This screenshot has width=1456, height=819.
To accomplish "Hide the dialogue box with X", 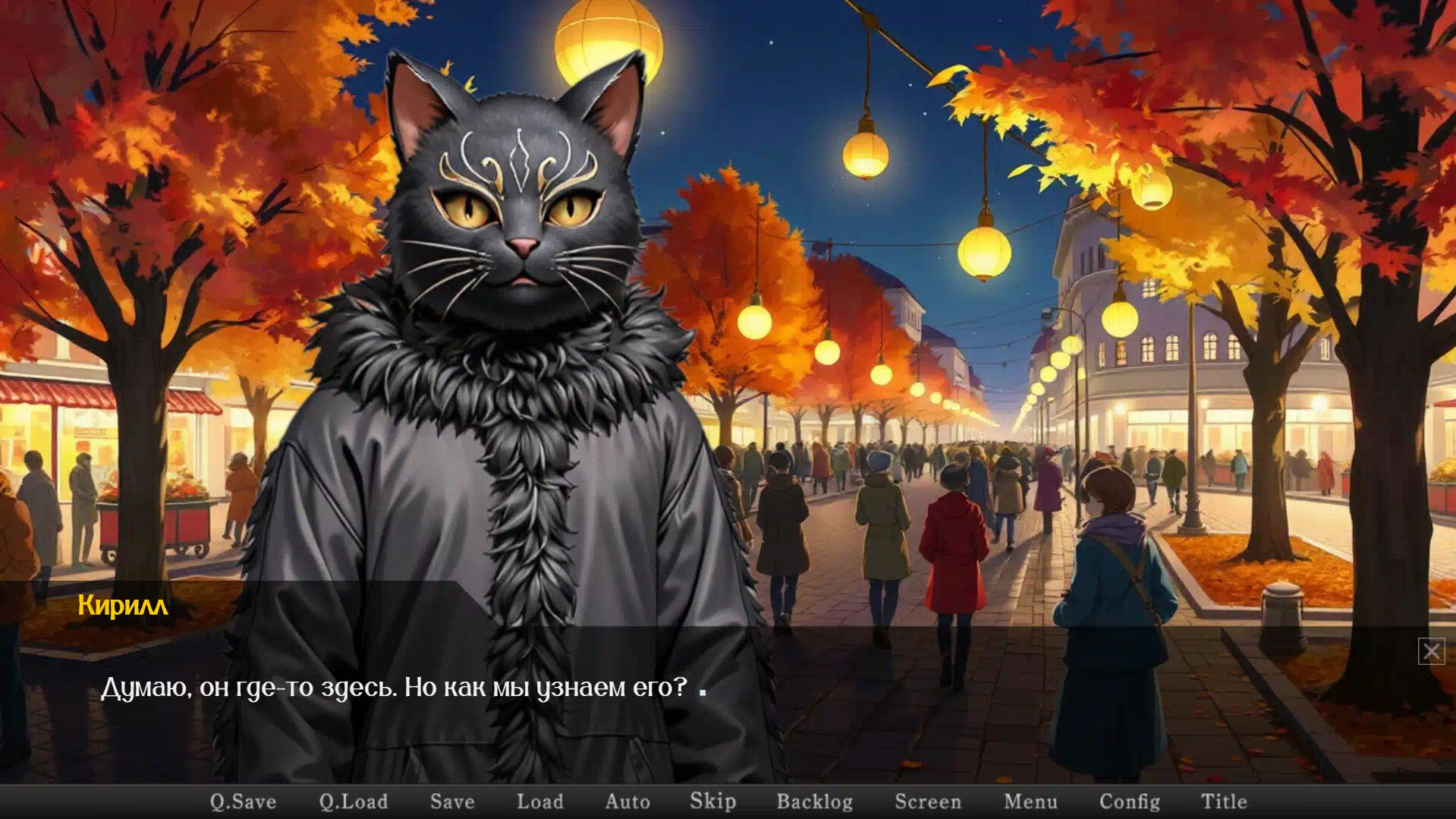I will [1431, 651].
